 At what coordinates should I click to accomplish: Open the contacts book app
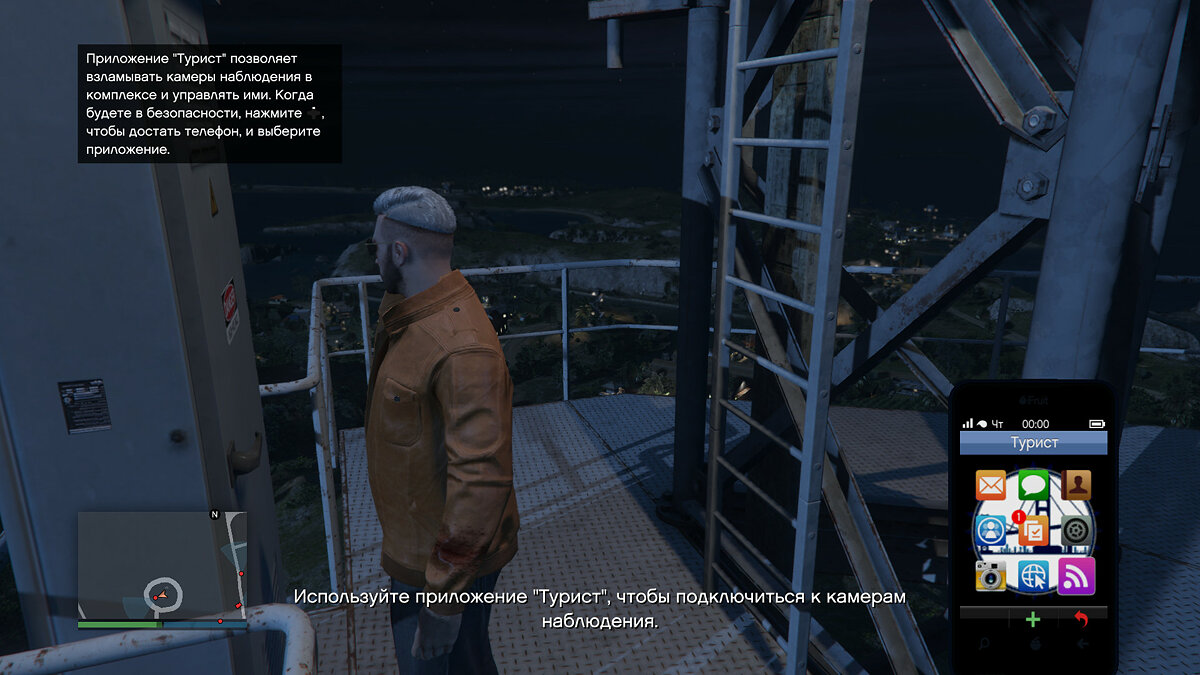coord(1076,486)
